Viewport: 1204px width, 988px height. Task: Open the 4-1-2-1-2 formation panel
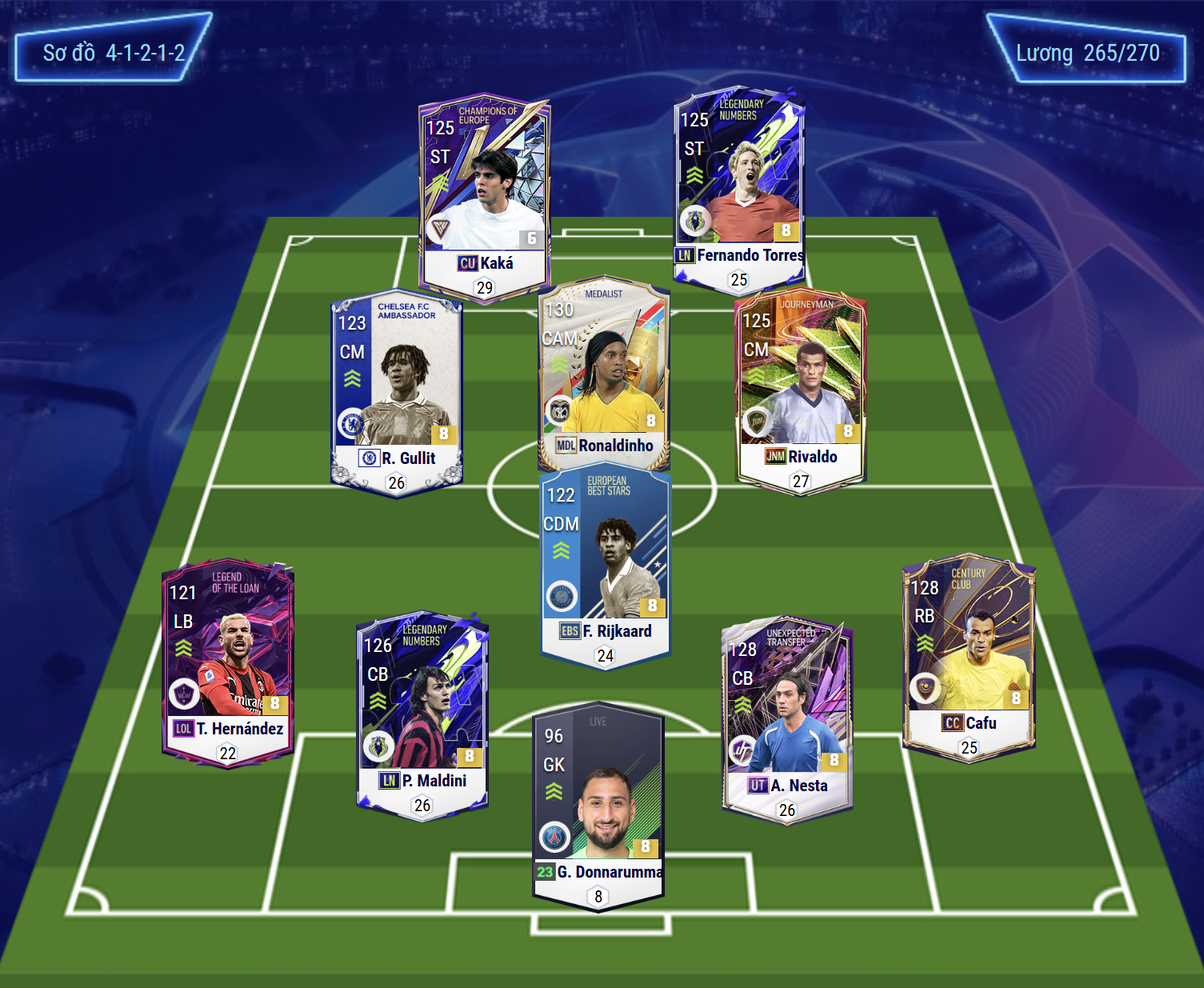[114, 53]
